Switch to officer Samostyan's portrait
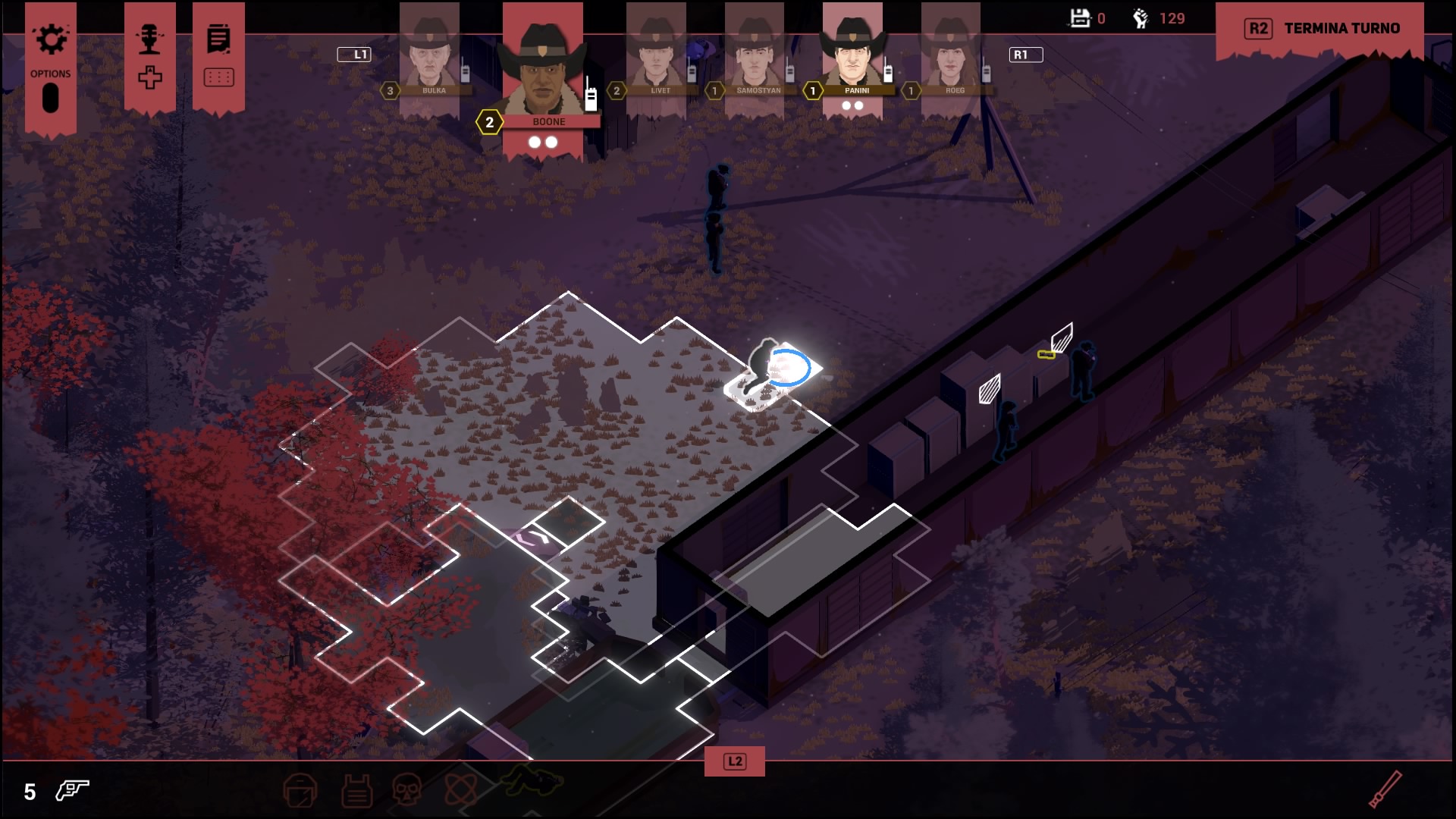1456x819 pixels. tap(754, 57)
